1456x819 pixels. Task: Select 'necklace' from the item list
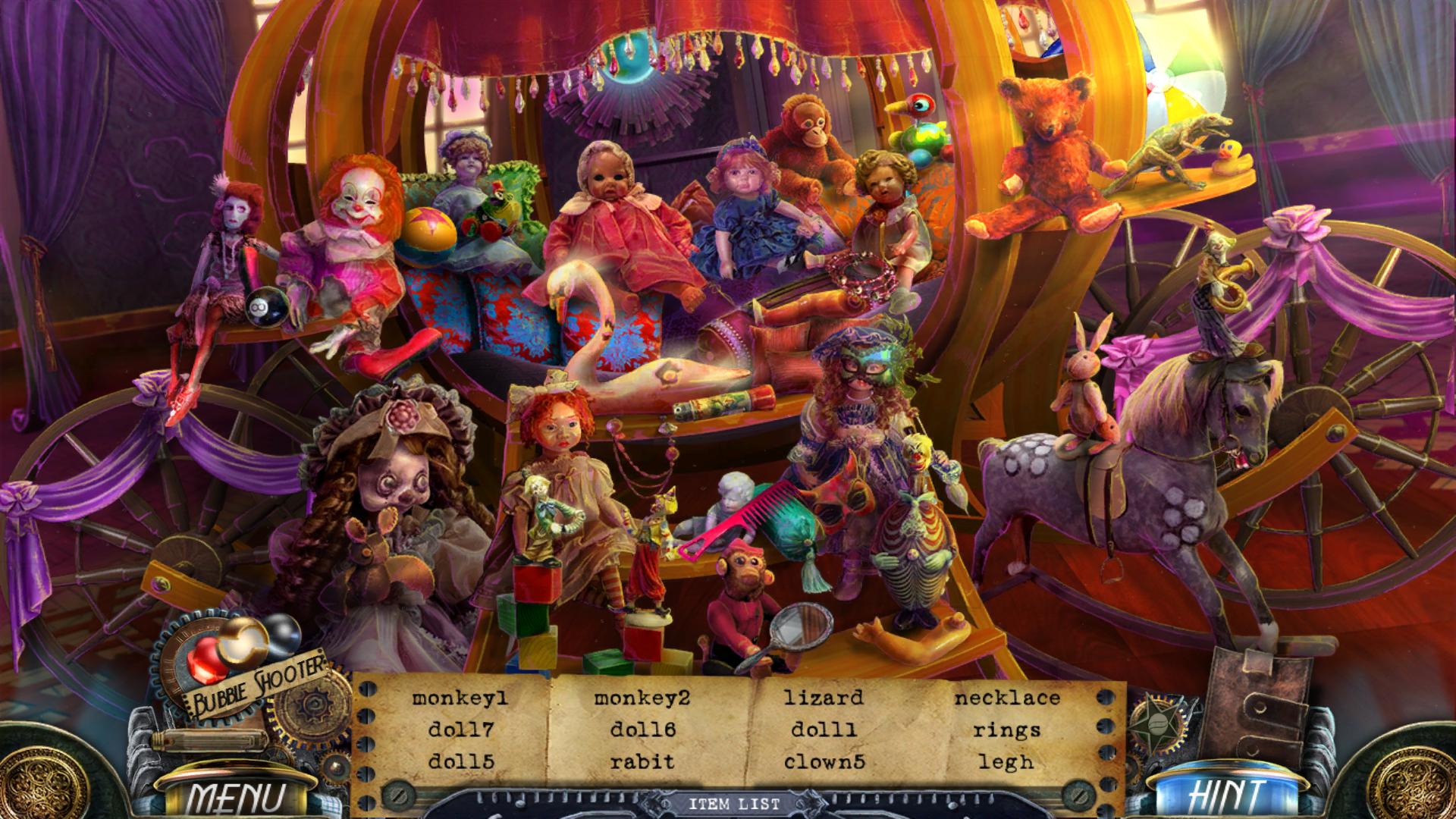(x=1009, y=699)
